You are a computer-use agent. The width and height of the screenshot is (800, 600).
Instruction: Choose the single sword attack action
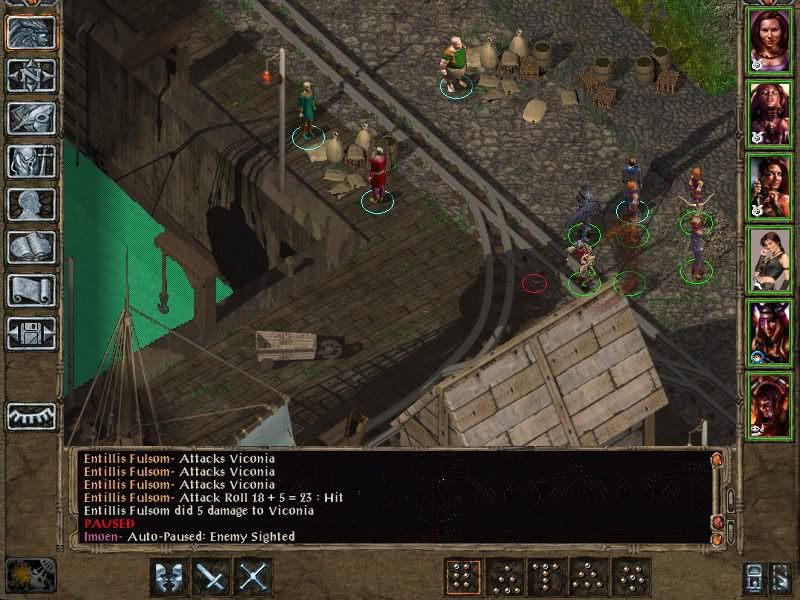tap(213, 577)
